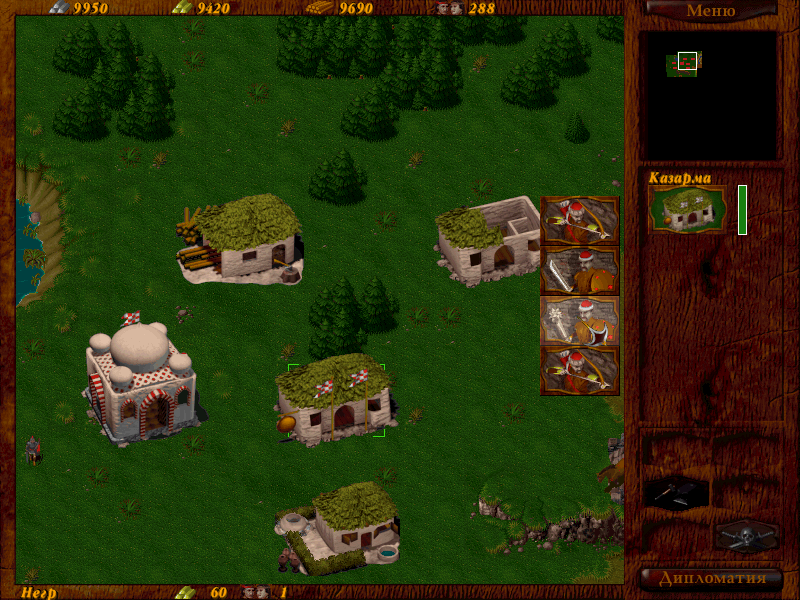Click on the minimap
Image resolution: width=800 pixels, height=600 pixels.
pos(710,95)
